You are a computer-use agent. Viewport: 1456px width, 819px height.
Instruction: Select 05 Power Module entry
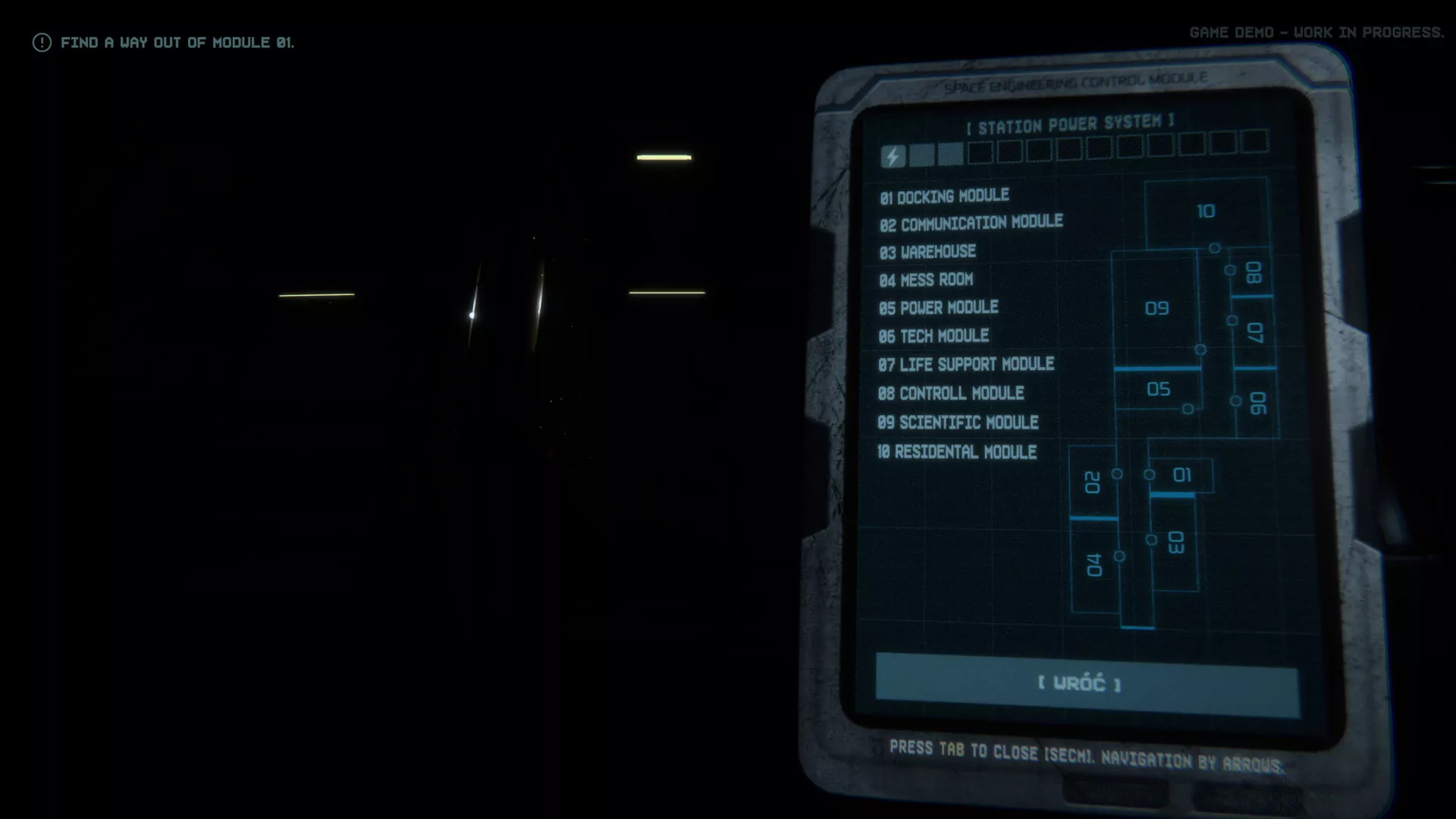[x=938, y=308]
